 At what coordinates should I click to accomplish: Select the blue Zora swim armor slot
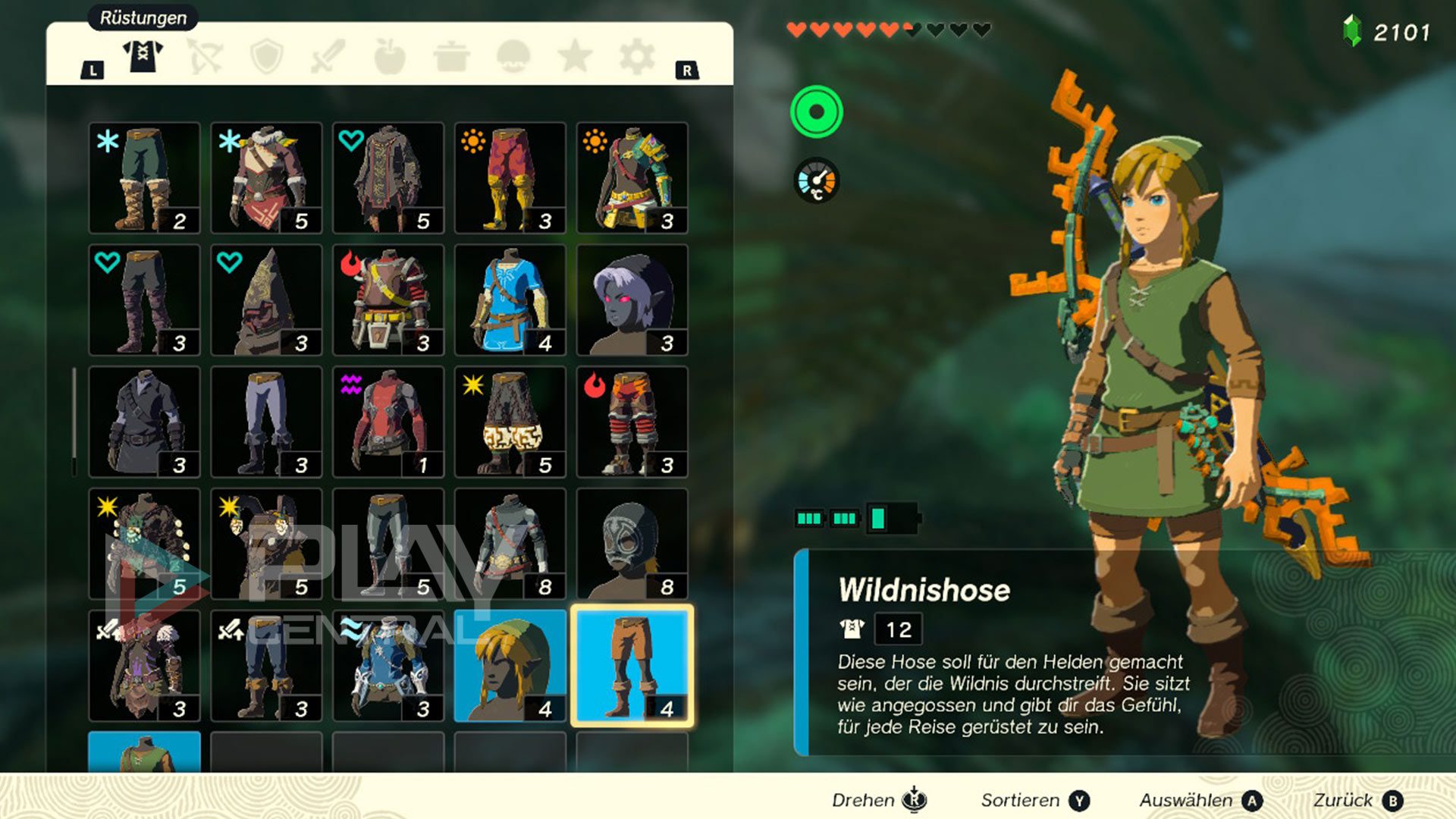click(388, 666)
